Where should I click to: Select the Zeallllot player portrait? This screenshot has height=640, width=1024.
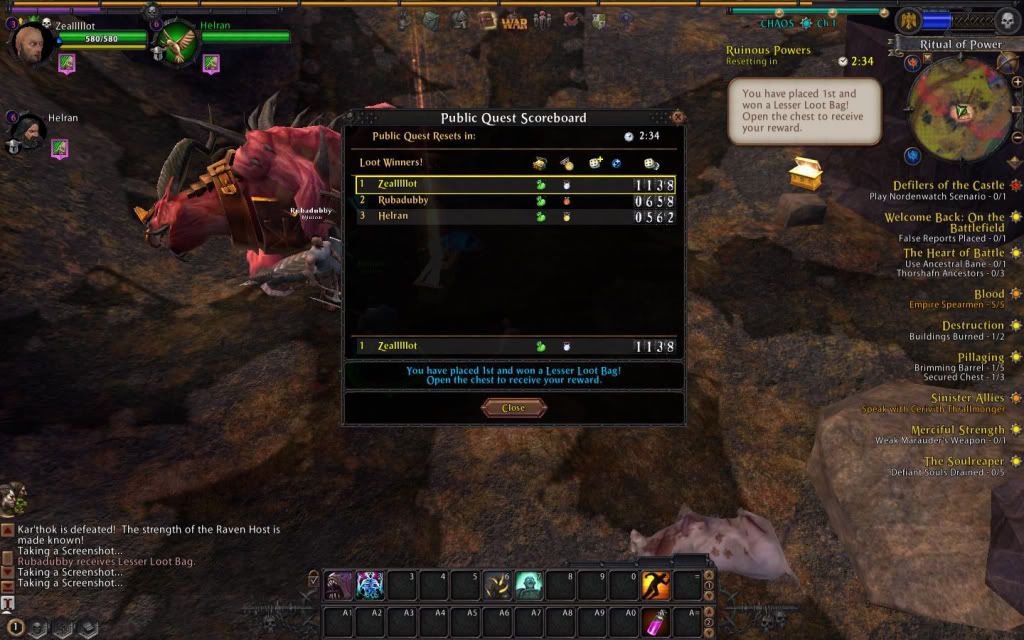point(30,41)
